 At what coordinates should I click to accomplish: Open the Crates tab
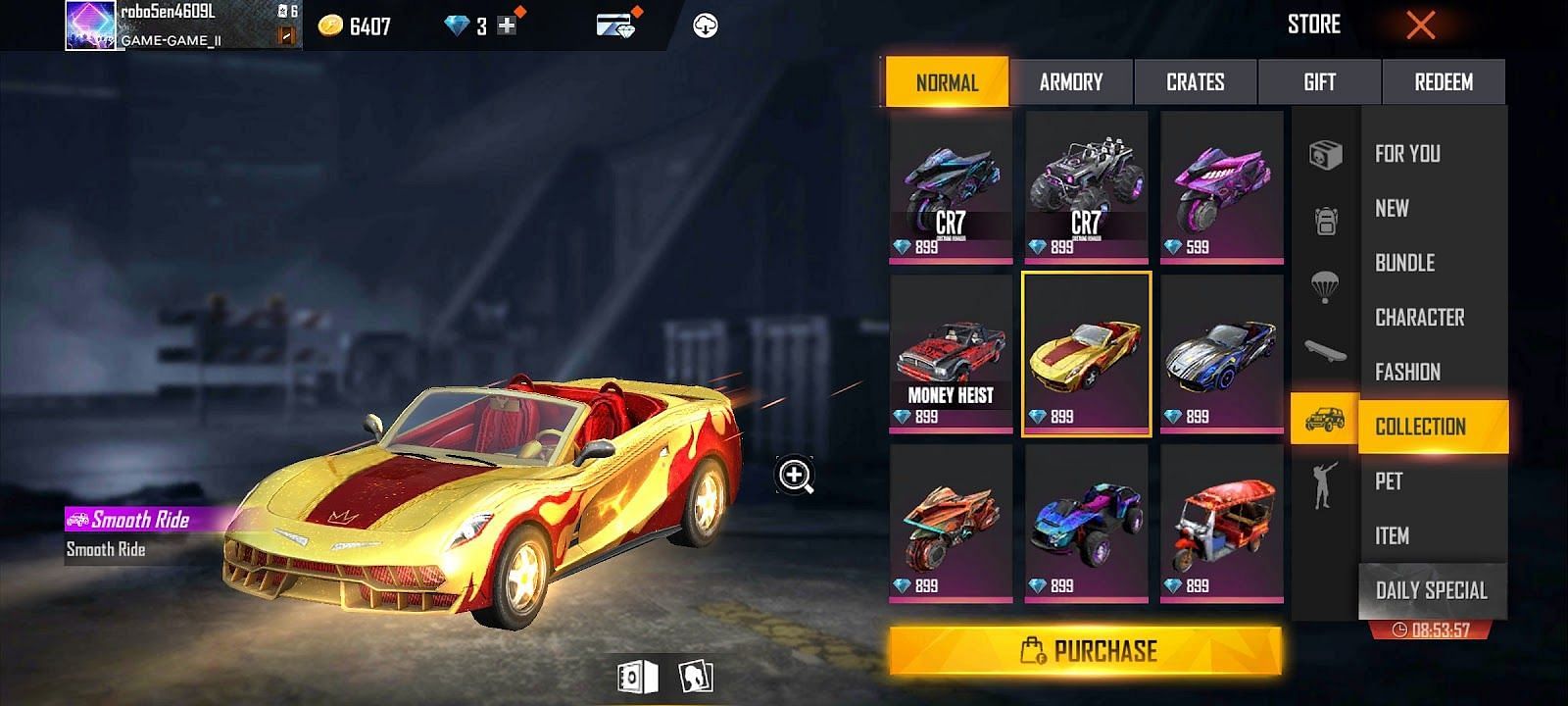click(1195, 82)
